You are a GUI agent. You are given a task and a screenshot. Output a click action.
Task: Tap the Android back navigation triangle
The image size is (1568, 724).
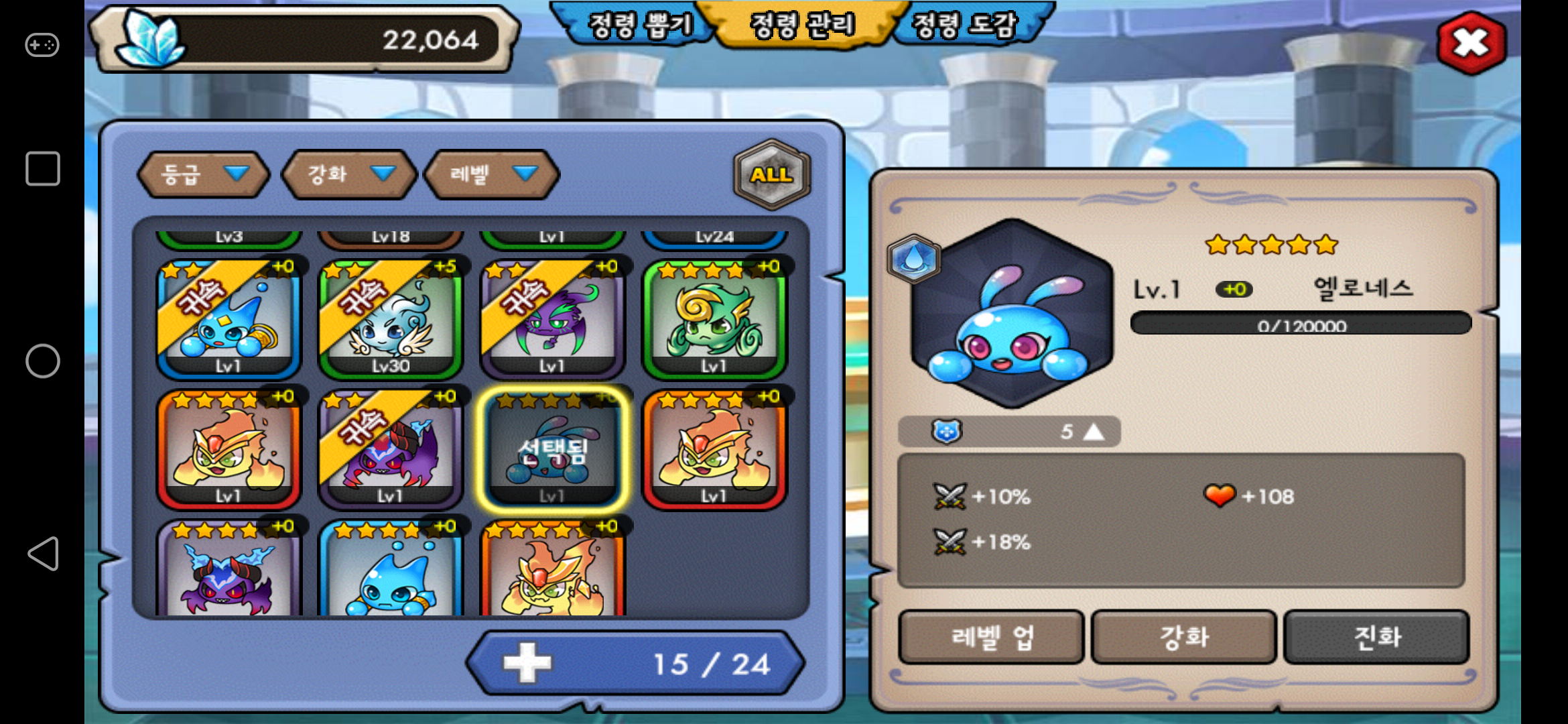[43, 554]
